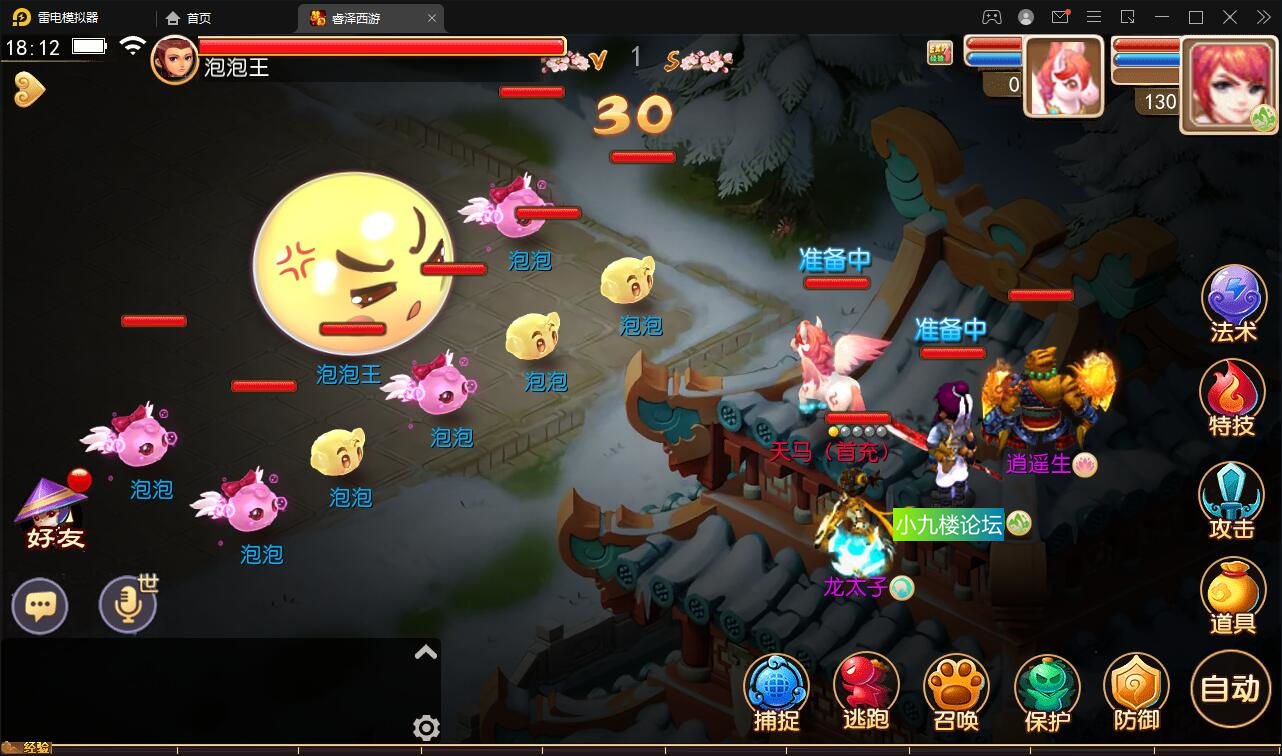Switch to the 首页 home tab
Screen dimensions: 1282x756
coord(190,18)
